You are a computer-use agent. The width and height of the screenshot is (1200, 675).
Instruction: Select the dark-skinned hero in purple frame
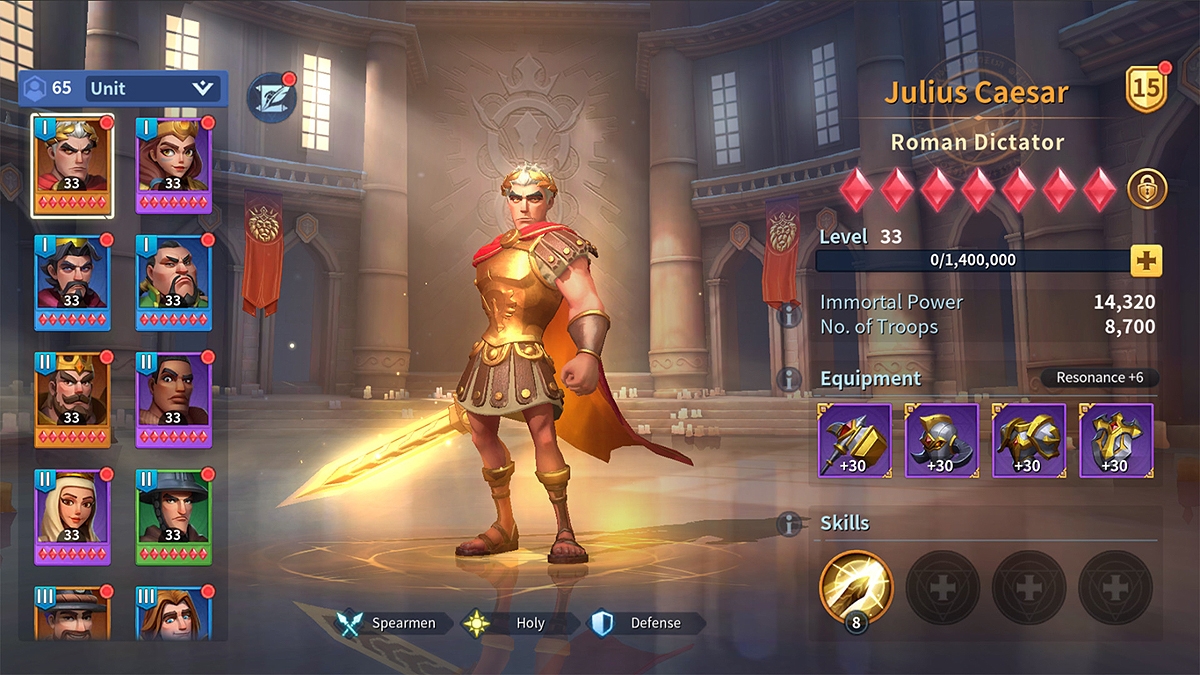[x=173, y=399]
